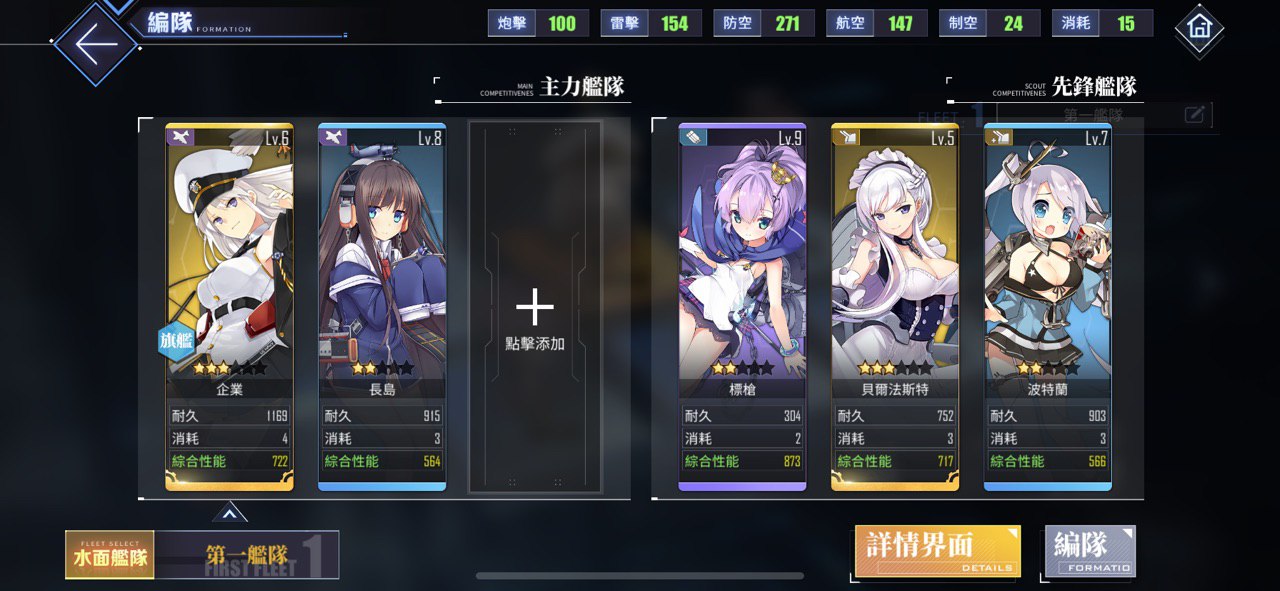
Task: Switch to 編隊 formation view
Action: pos(1089,551)
